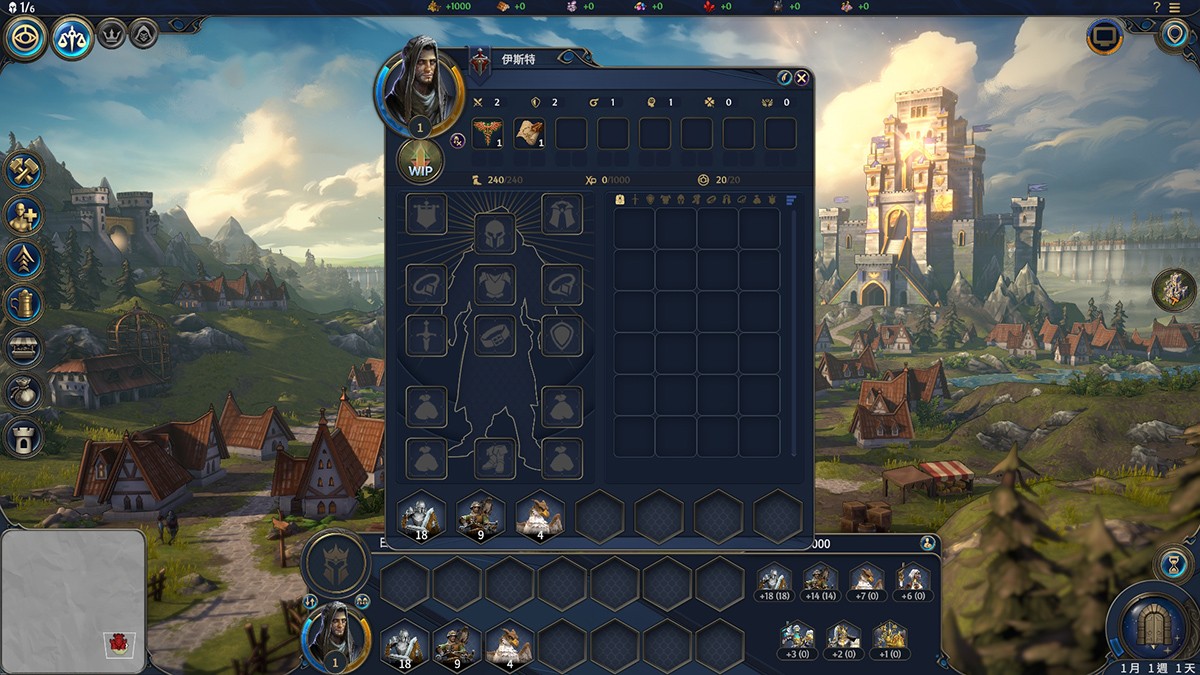Select the chest armor equipment slot
The height and width of the screenshot is (675, 1200).
[x=494, y=284]
